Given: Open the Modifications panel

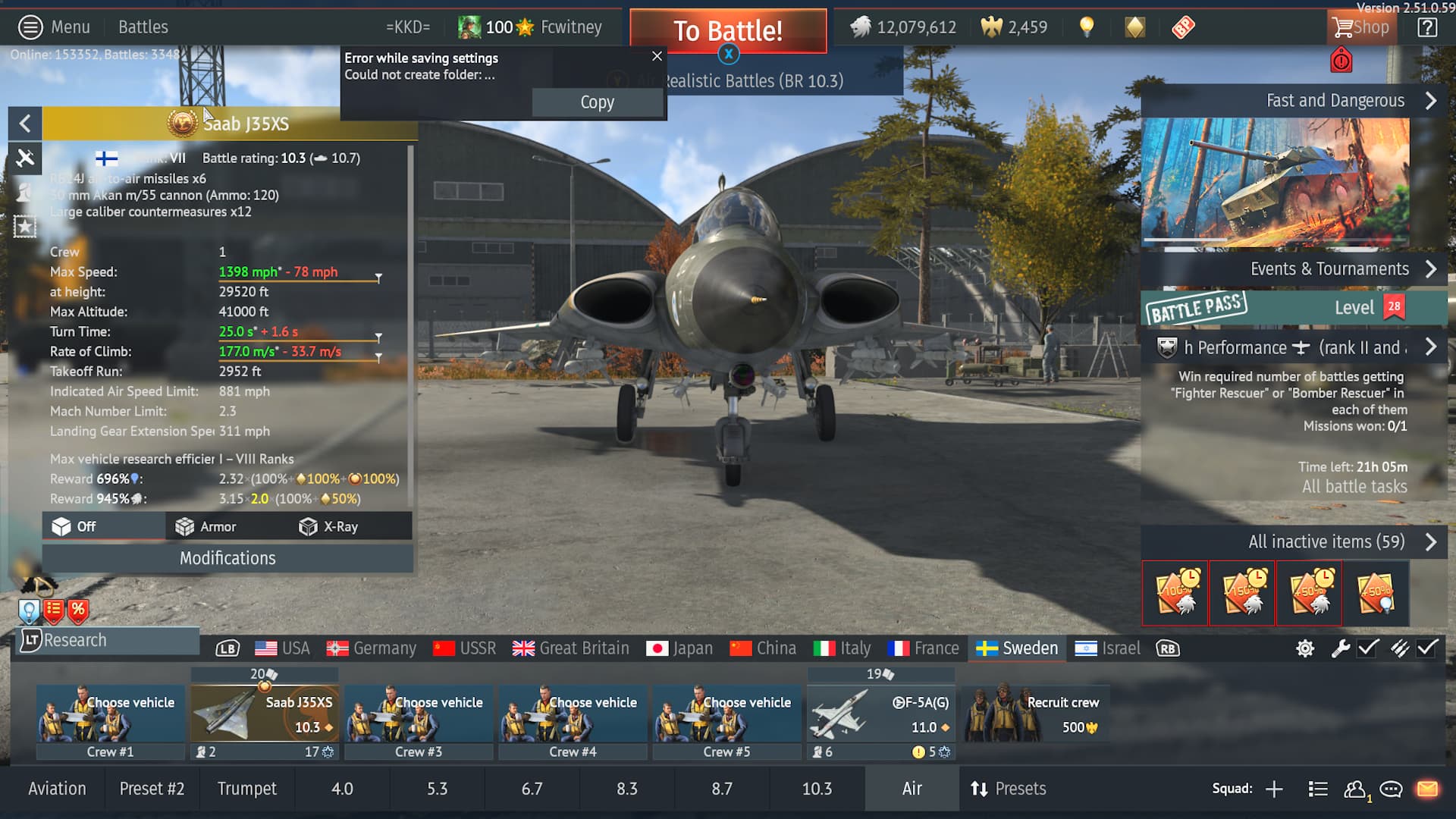Looking at the screenshot, I should pos(227,558).
